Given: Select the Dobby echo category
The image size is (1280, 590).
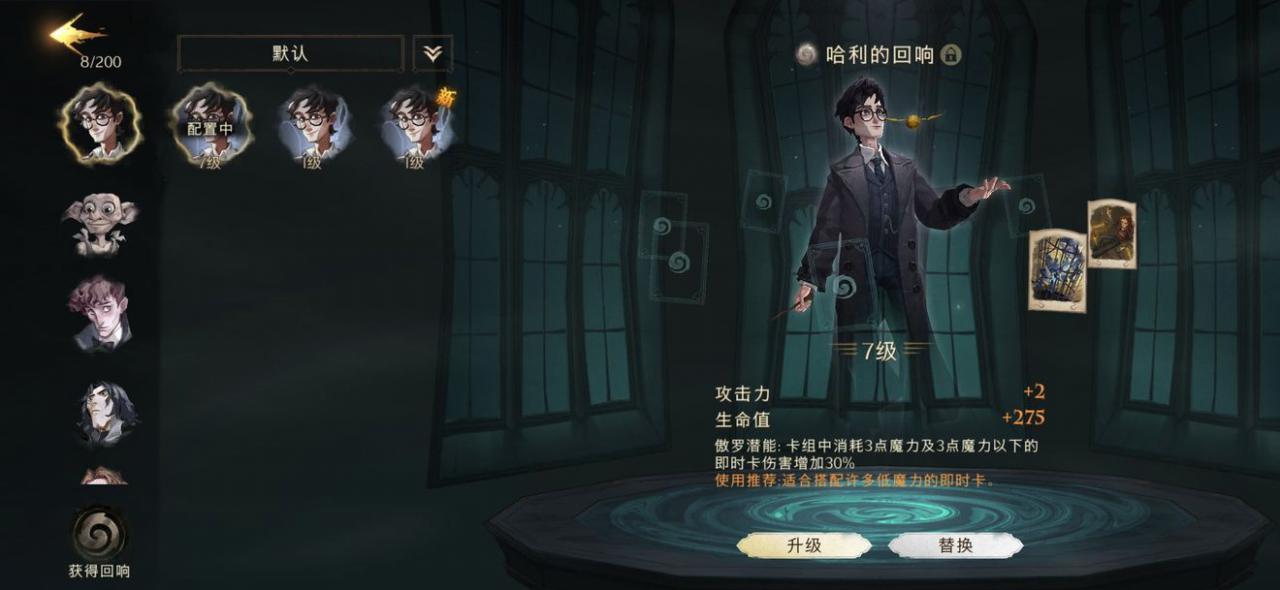Looking at the screenshot, I should (x=100, y=223).
